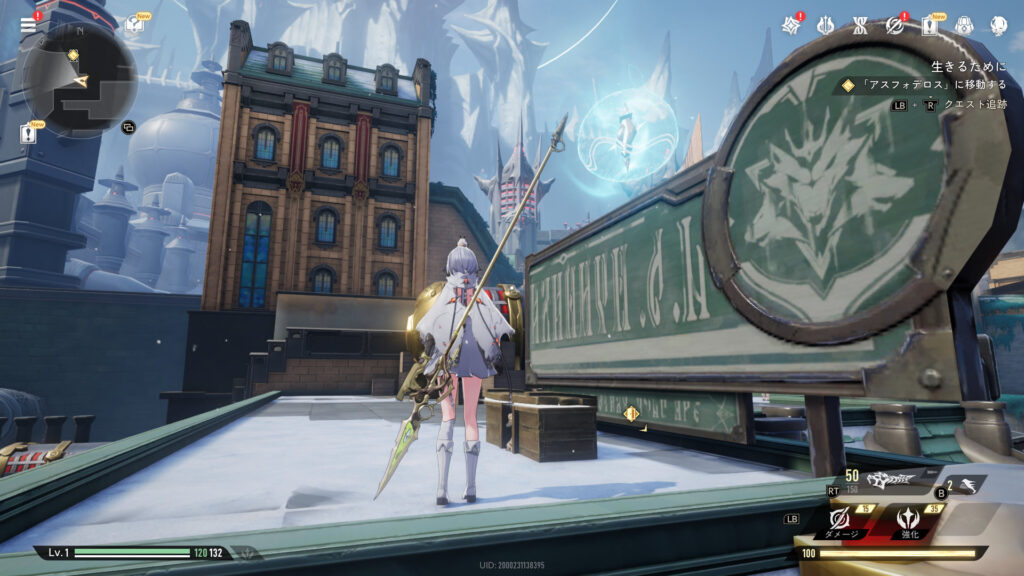Click the question-mark help icon near the minimap
1024x576 pixels.
pos(133,25)
